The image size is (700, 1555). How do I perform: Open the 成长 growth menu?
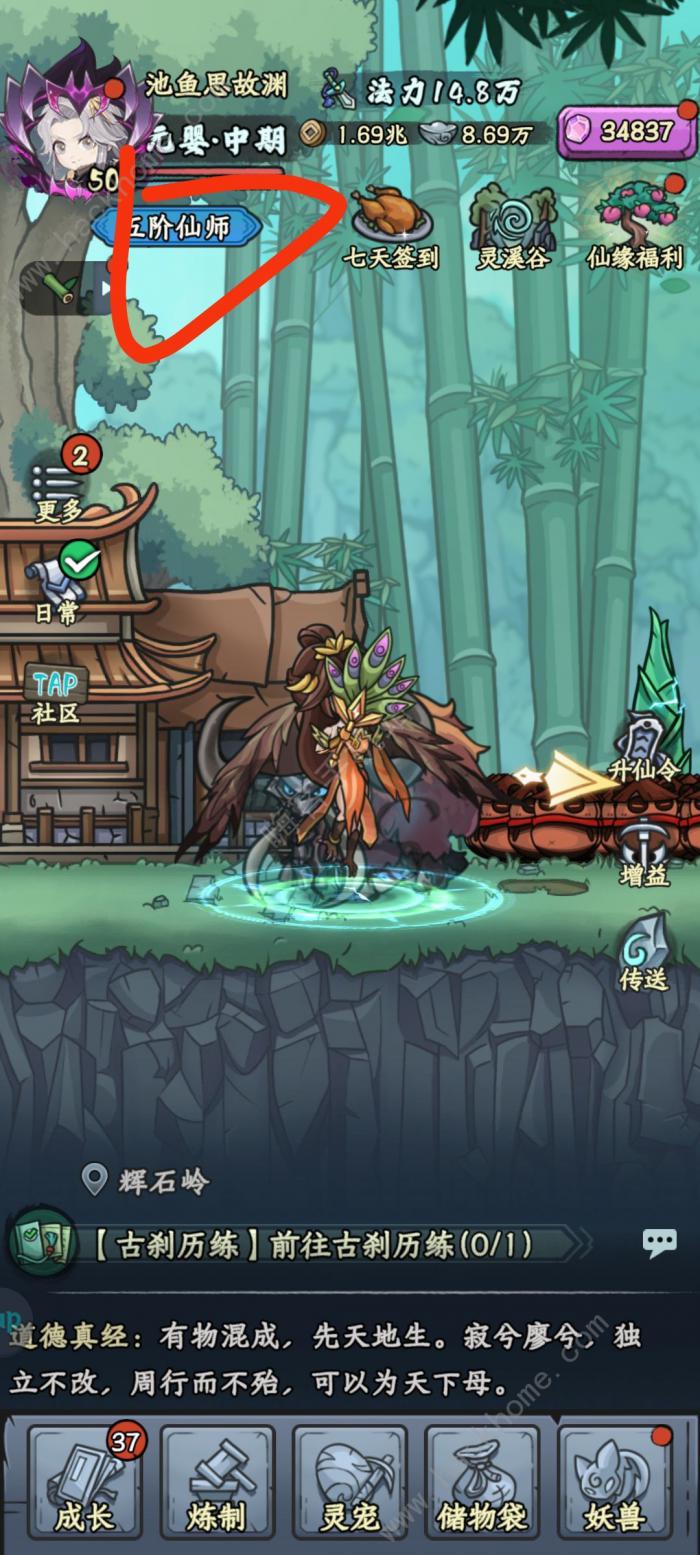(85, 1487)
